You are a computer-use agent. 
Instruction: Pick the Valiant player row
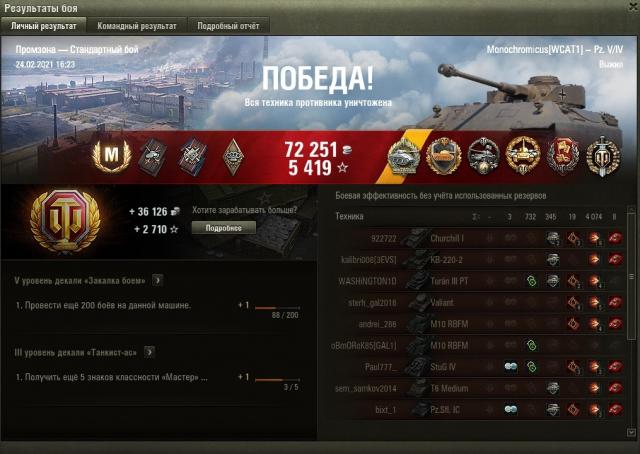pyautogui.click(x=480, y=301)
